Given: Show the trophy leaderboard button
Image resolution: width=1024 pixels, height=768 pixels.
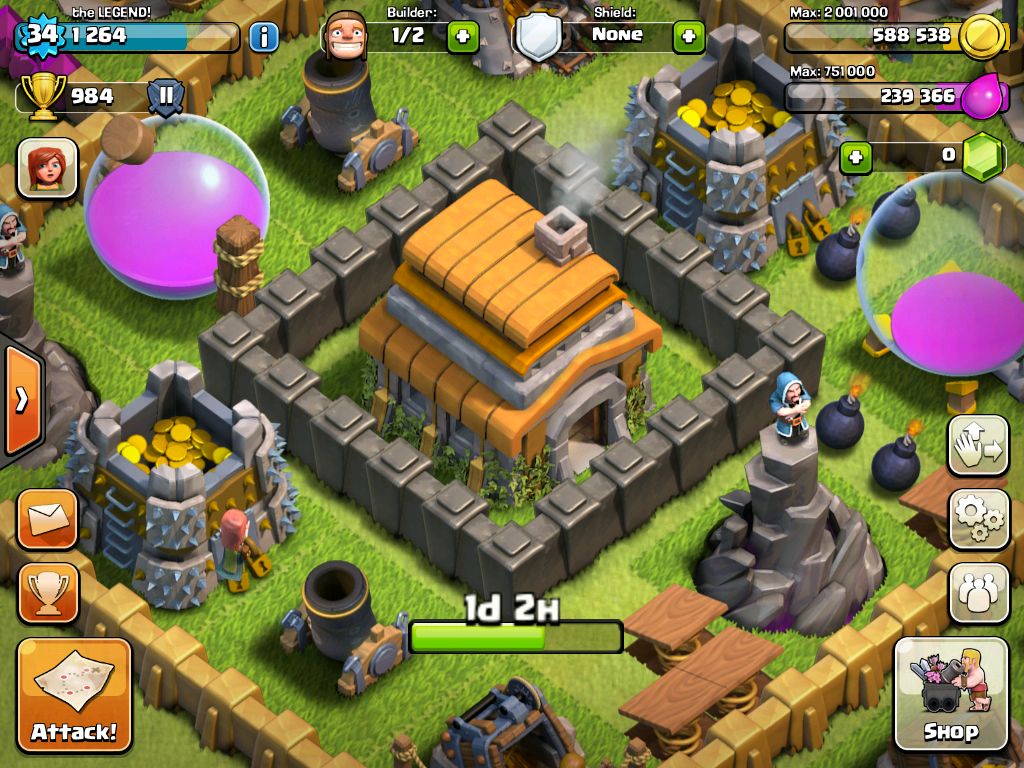Looking at the screenshot, I should click(x=47, y=593).
